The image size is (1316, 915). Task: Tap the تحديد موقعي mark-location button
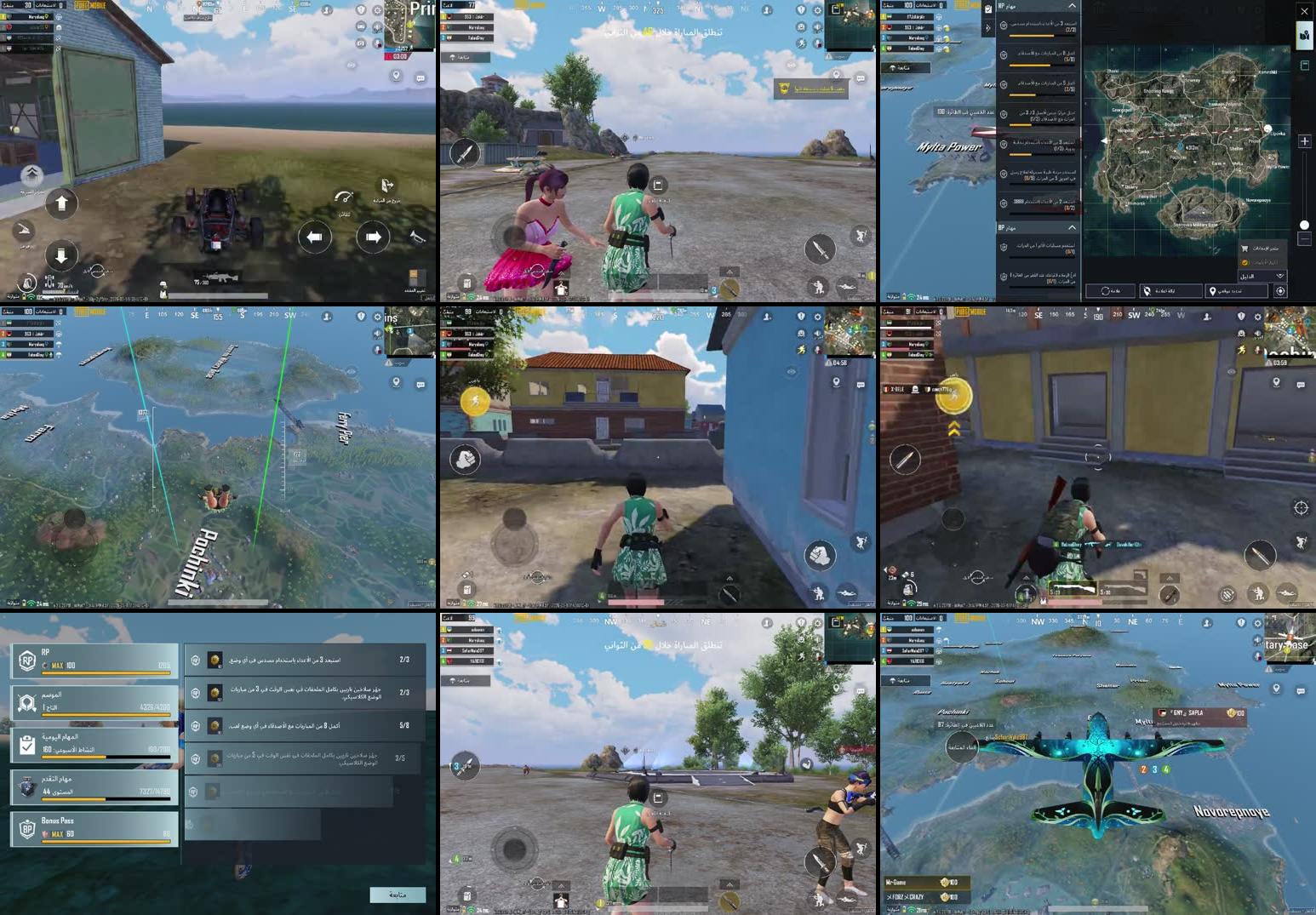[1237, 291]
